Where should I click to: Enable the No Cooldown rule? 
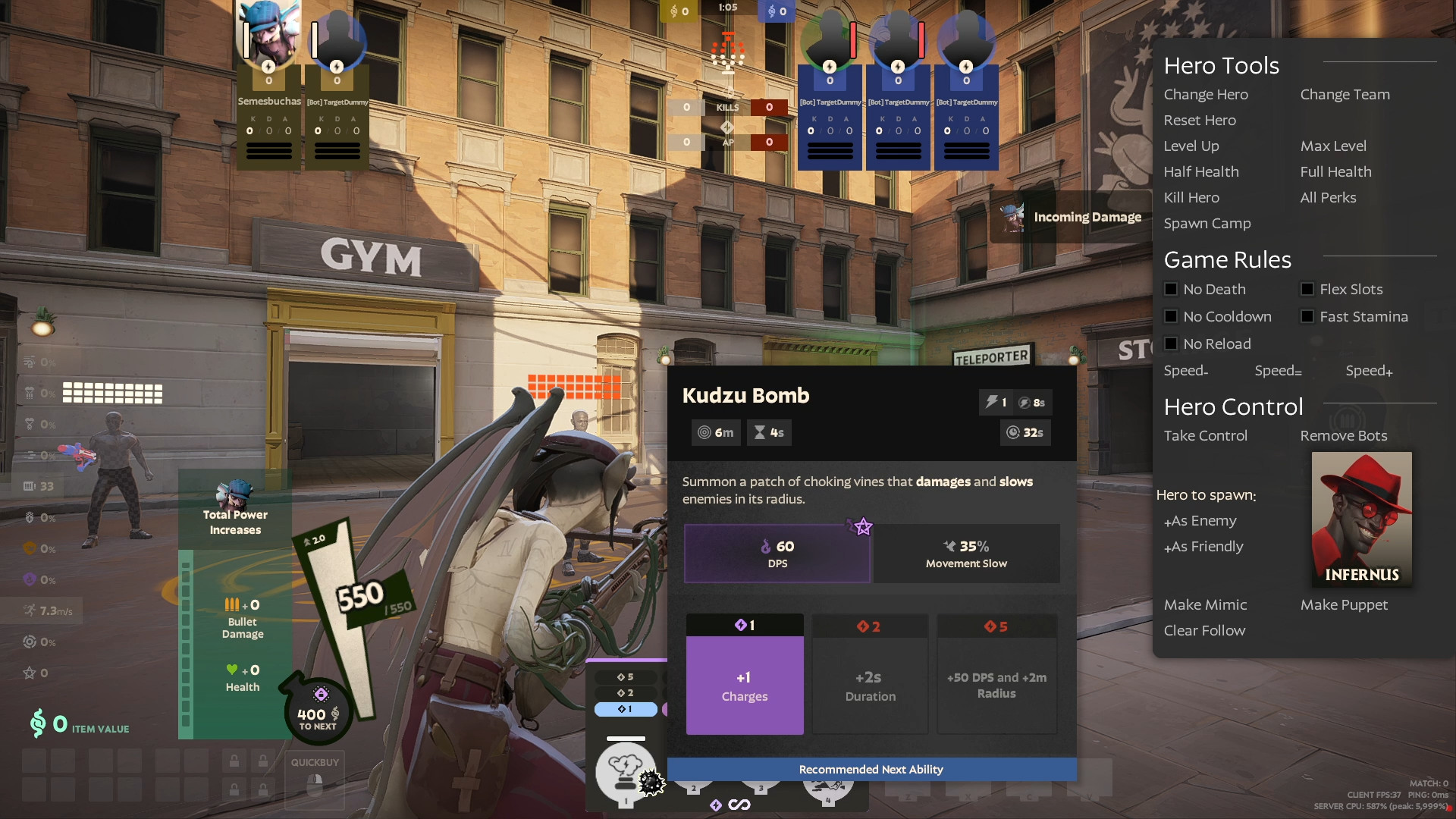point(1172,317)
